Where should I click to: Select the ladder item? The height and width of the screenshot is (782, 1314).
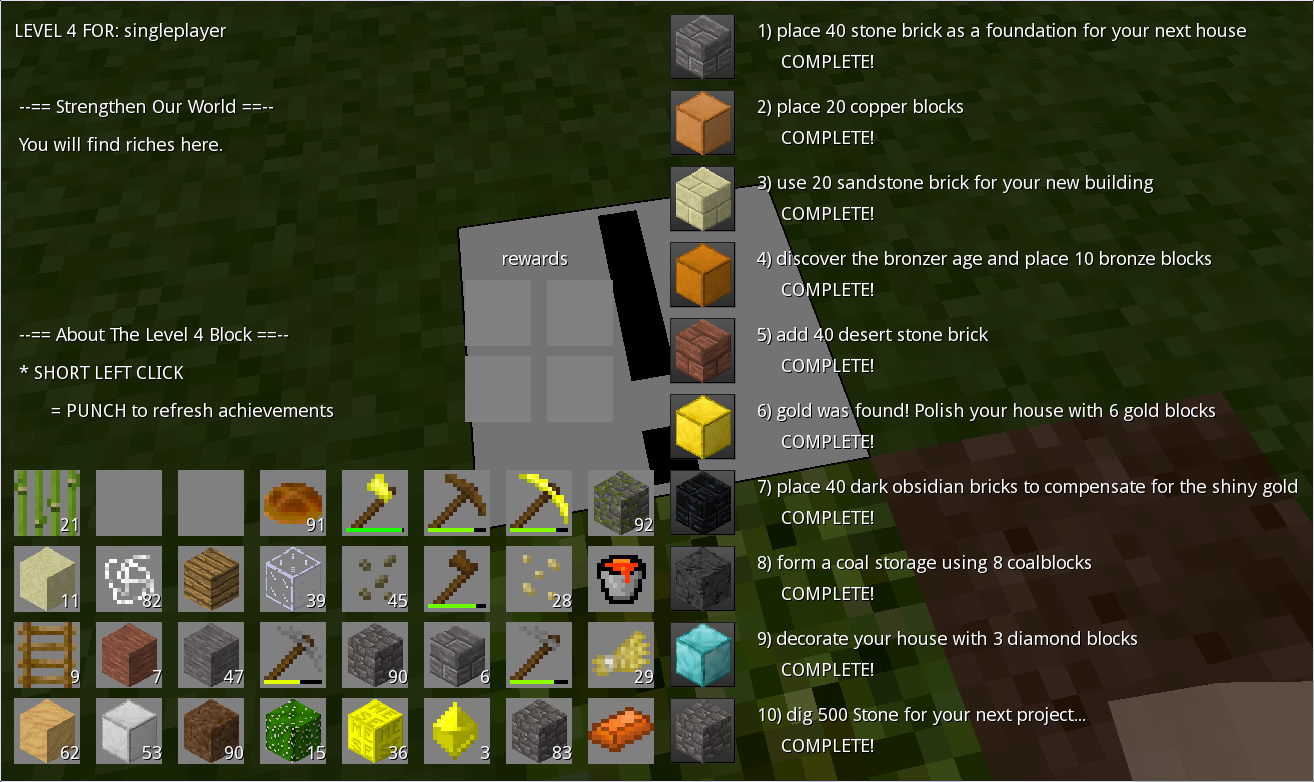(47, 655)
